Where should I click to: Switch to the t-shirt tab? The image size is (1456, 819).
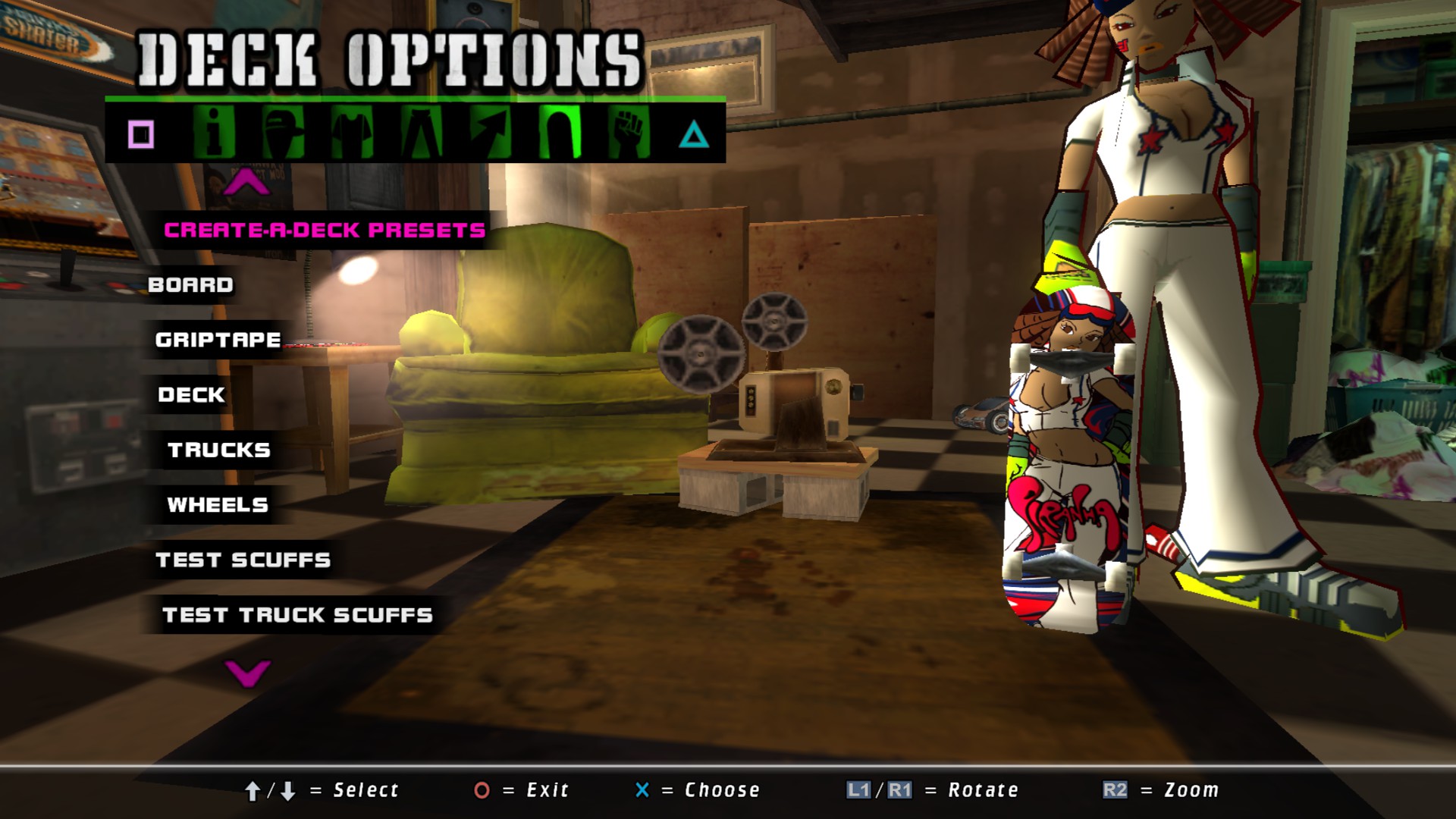352,132
